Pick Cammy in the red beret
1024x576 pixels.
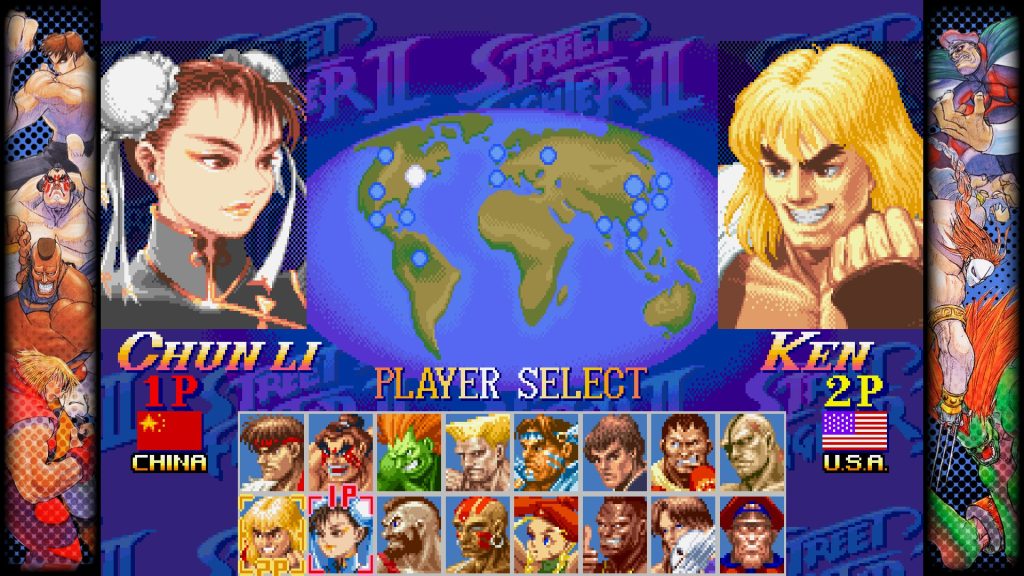(x=547, y=531)
